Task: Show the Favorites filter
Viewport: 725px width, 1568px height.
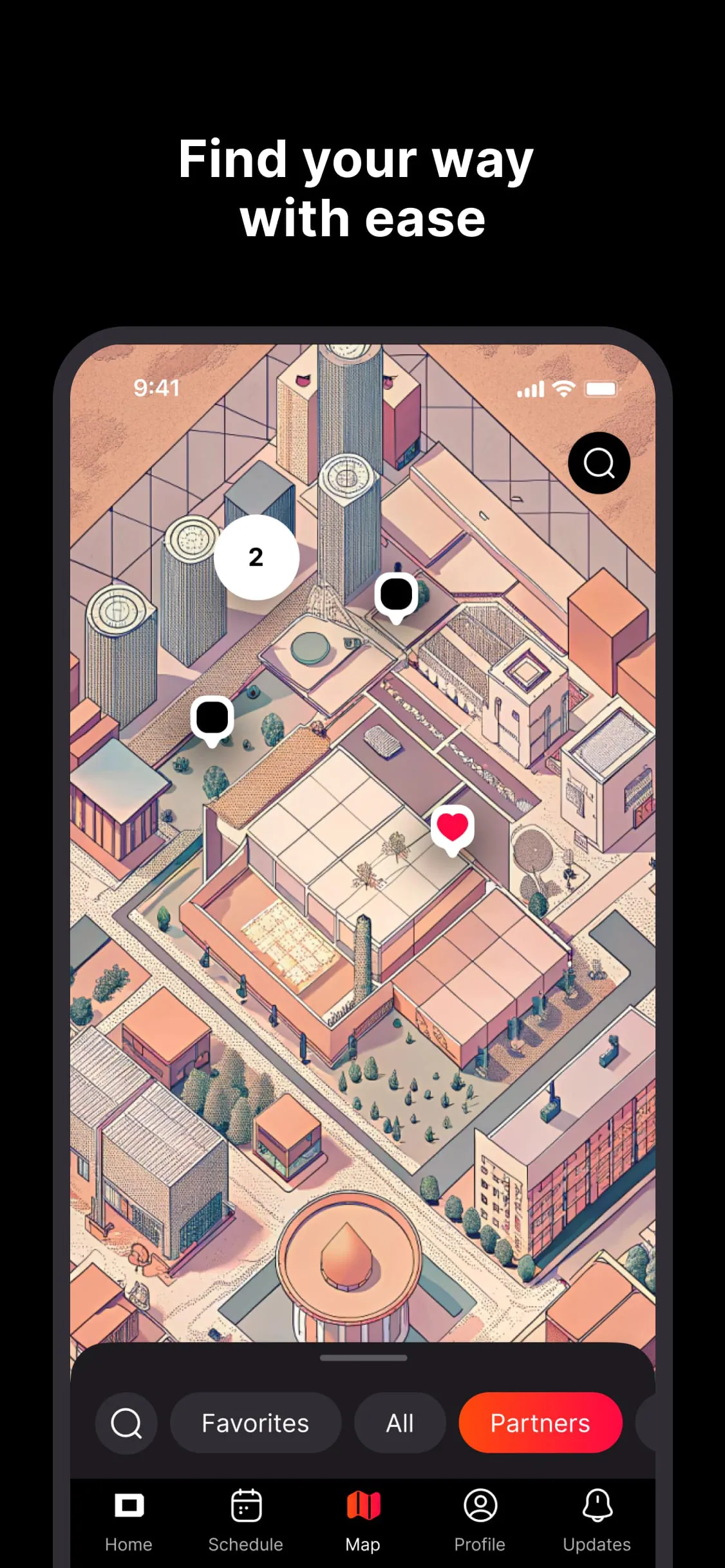Action: pyautogui.click(x=255, y=1423)
